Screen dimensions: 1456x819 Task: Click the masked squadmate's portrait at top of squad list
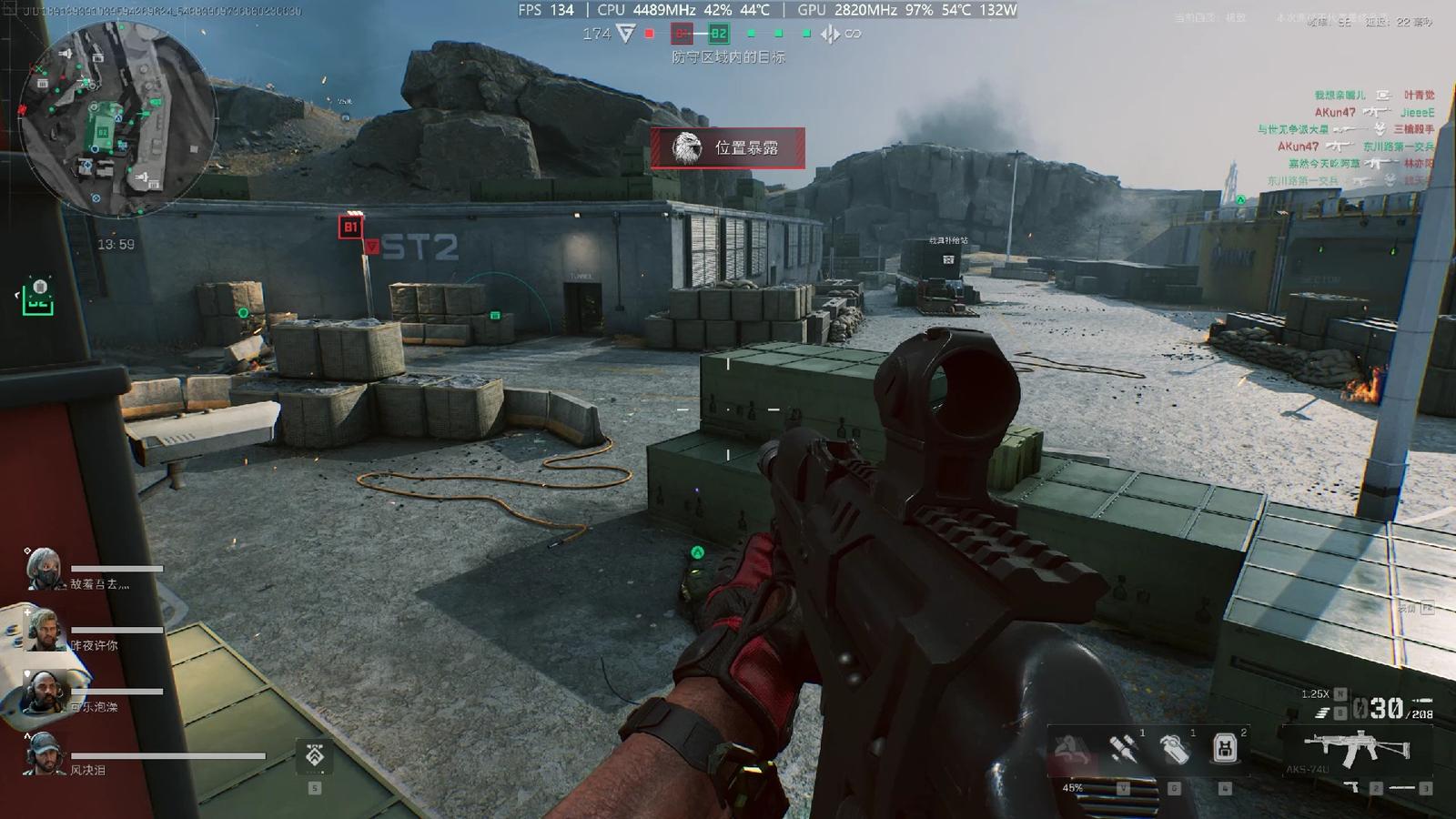coord(44,570)
